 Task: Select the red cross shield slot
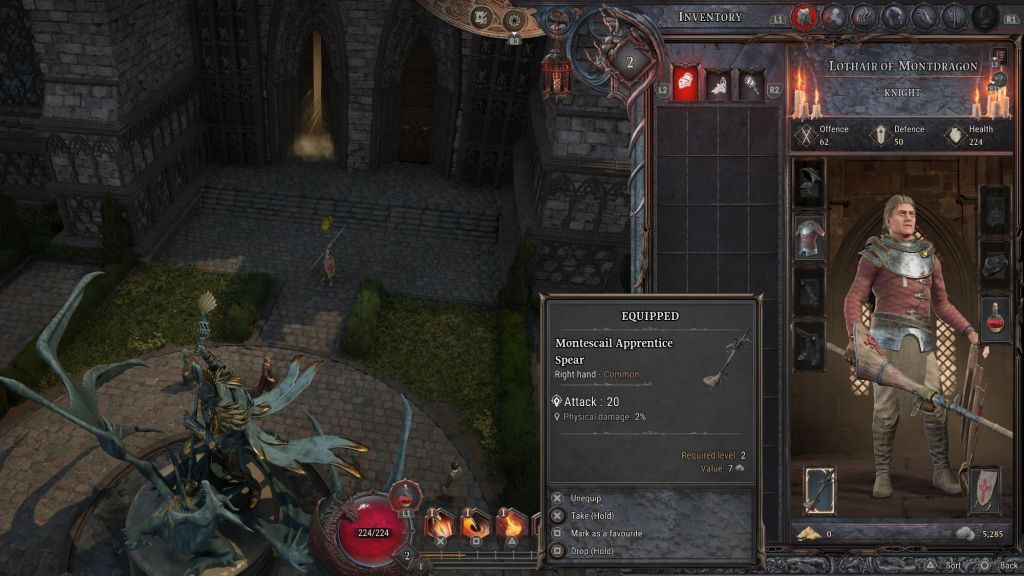(x=985, y=490)
